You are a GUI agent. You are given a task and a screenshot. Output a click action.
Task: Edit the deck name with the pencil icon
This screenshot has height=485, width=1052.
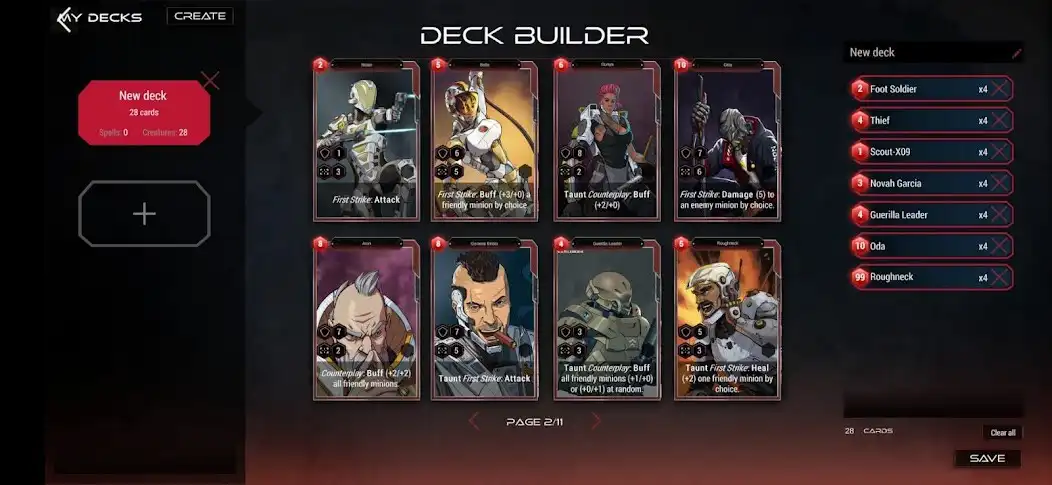pos(1017,53)
